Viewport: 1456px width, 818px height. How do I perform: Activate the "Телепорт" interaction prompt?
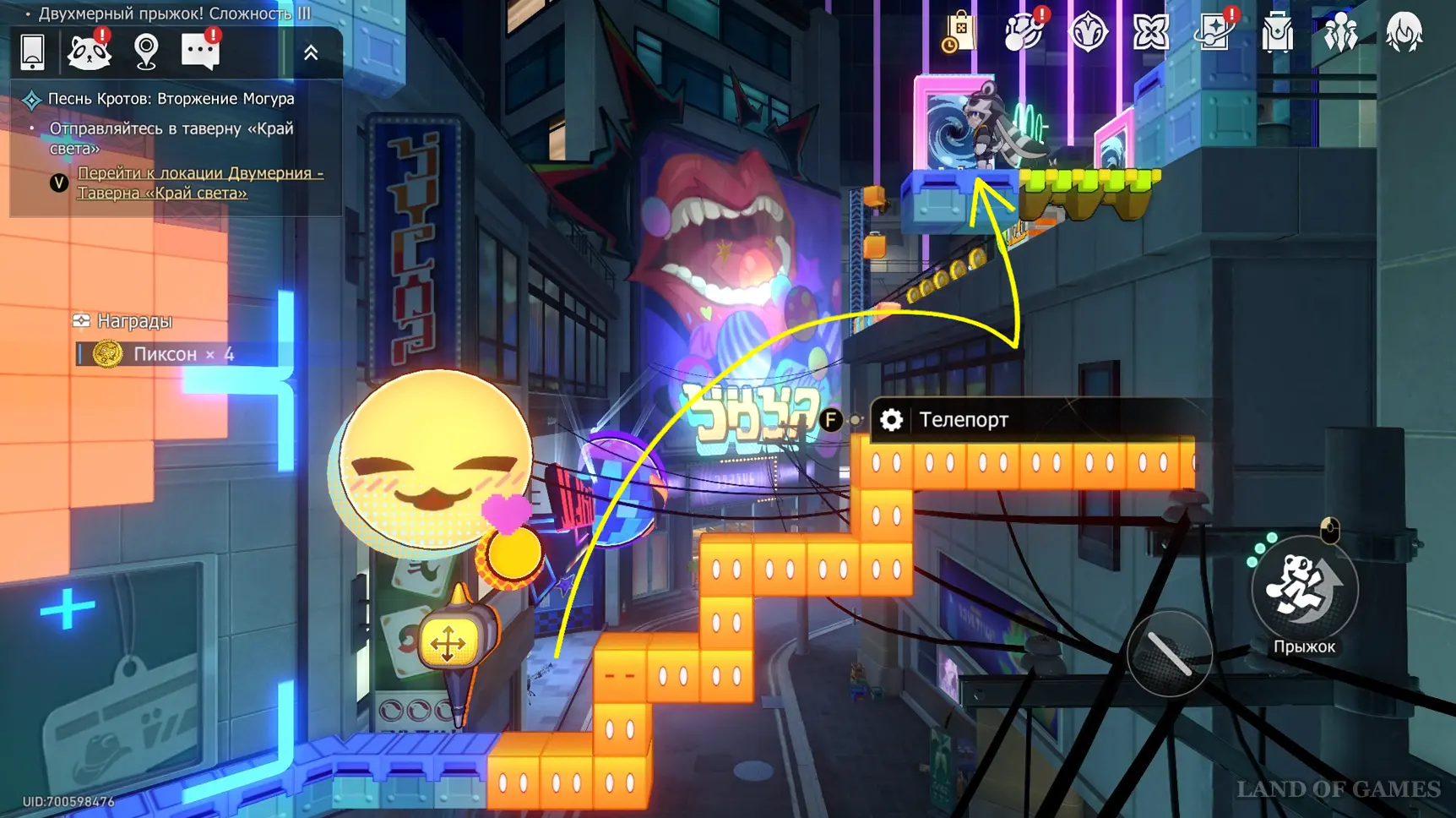point(963,420)
